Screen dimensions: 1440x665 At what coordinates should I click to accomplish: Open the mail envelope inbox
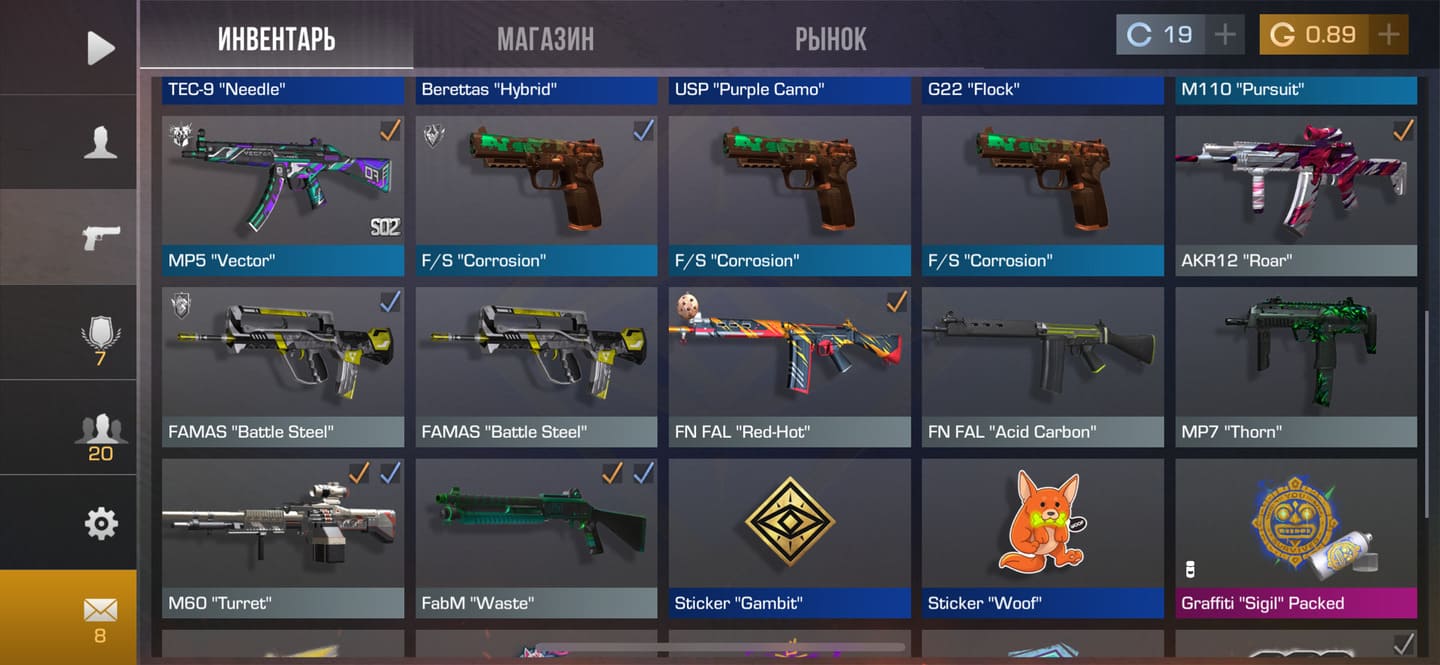tap(100, 615)
